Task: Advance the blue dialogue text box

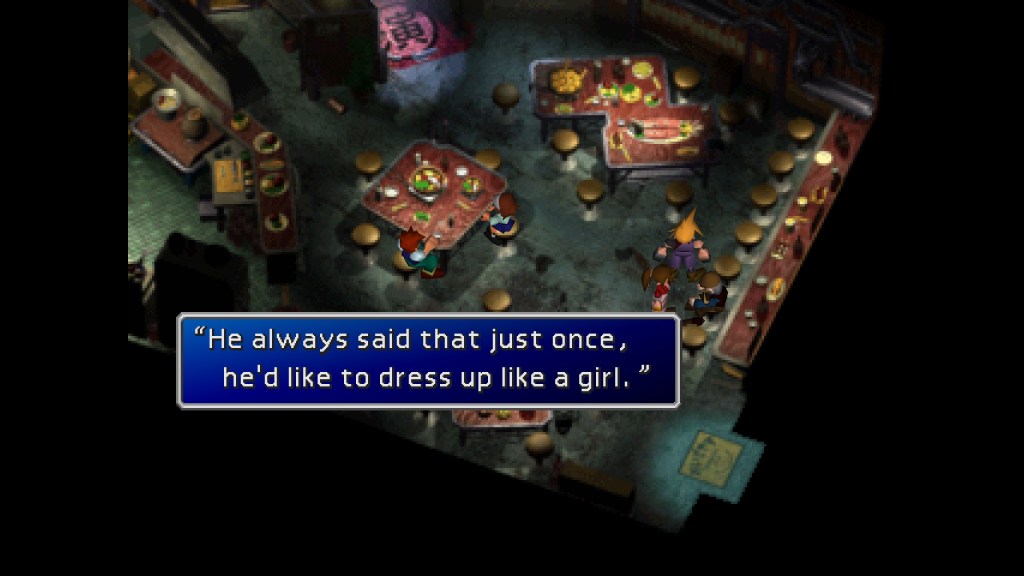Action: tap(428, 360)
